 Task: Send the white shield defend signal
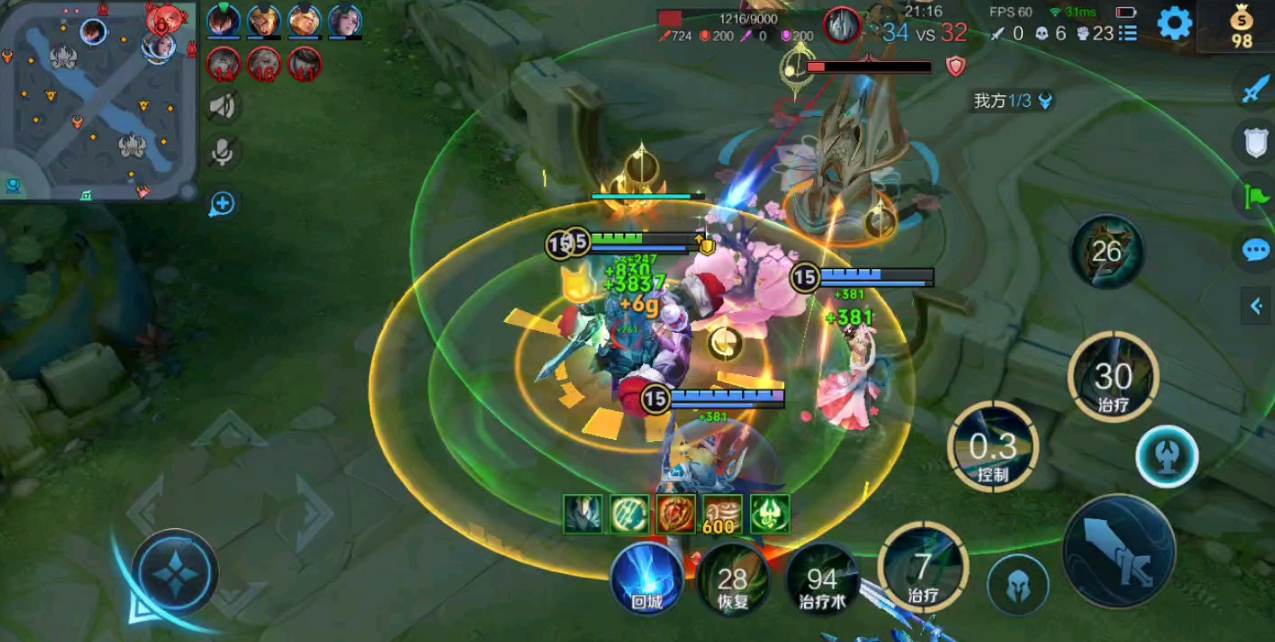pos(1255,143)
